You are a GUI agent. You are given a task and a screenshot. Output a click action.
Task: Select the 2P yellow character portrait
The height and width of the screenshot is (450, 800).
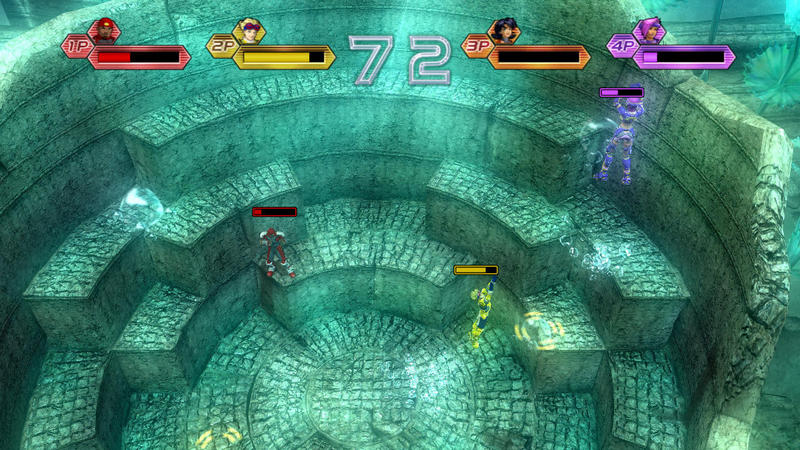[x=248, y=30]
